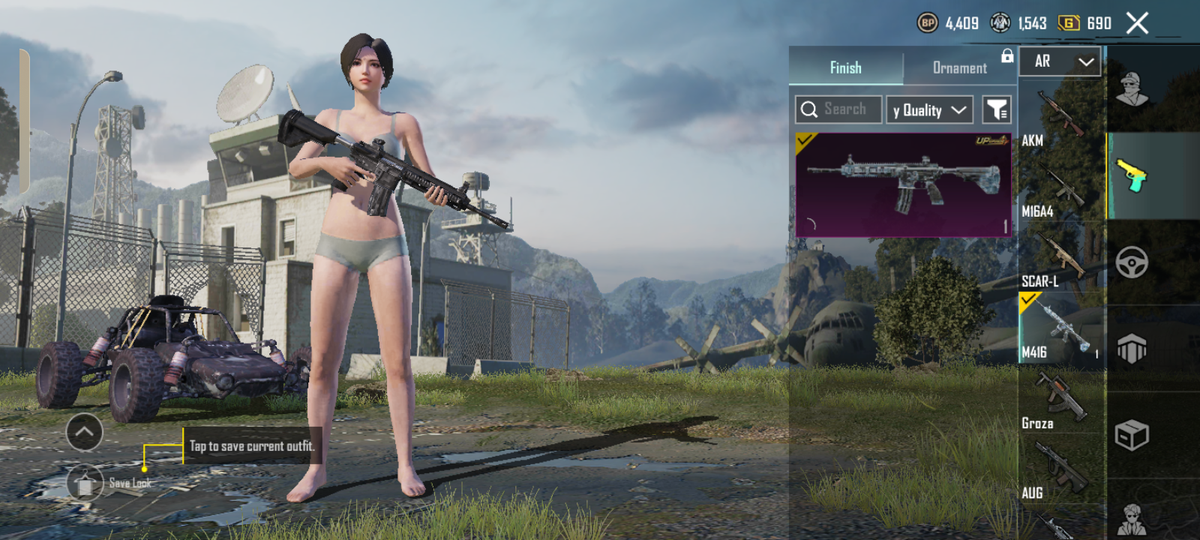This screenshot has width=1200, height=540.
Task: Select the M16A4 weapon entry
Action: point(1060,190)
